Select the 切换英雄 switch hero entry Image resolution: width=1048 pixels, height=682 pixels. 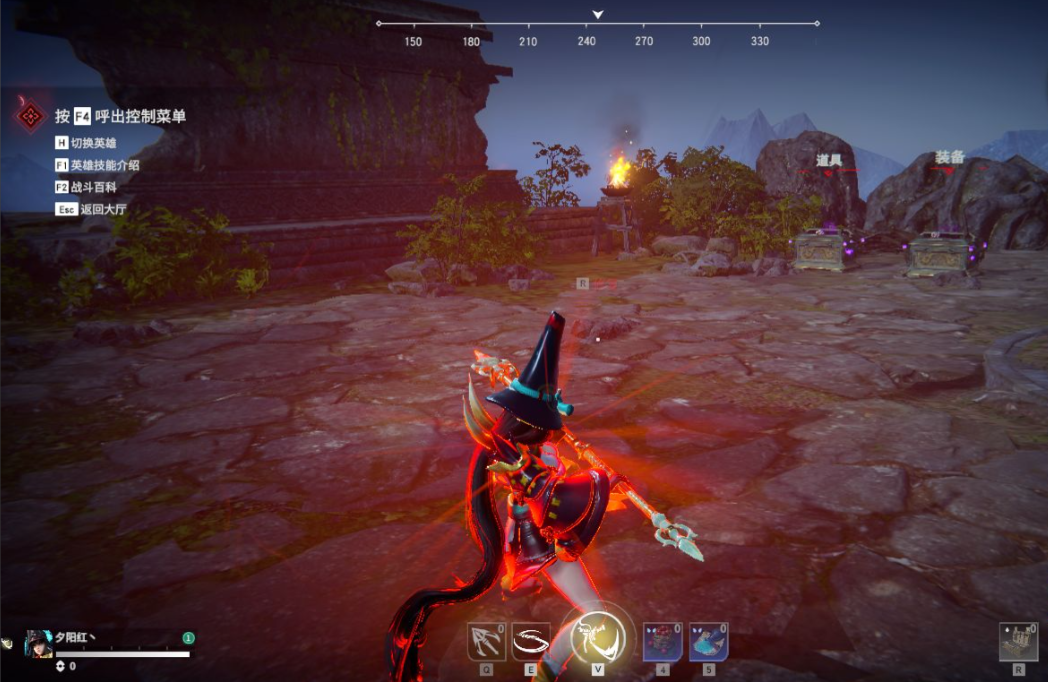click(93, 143)
